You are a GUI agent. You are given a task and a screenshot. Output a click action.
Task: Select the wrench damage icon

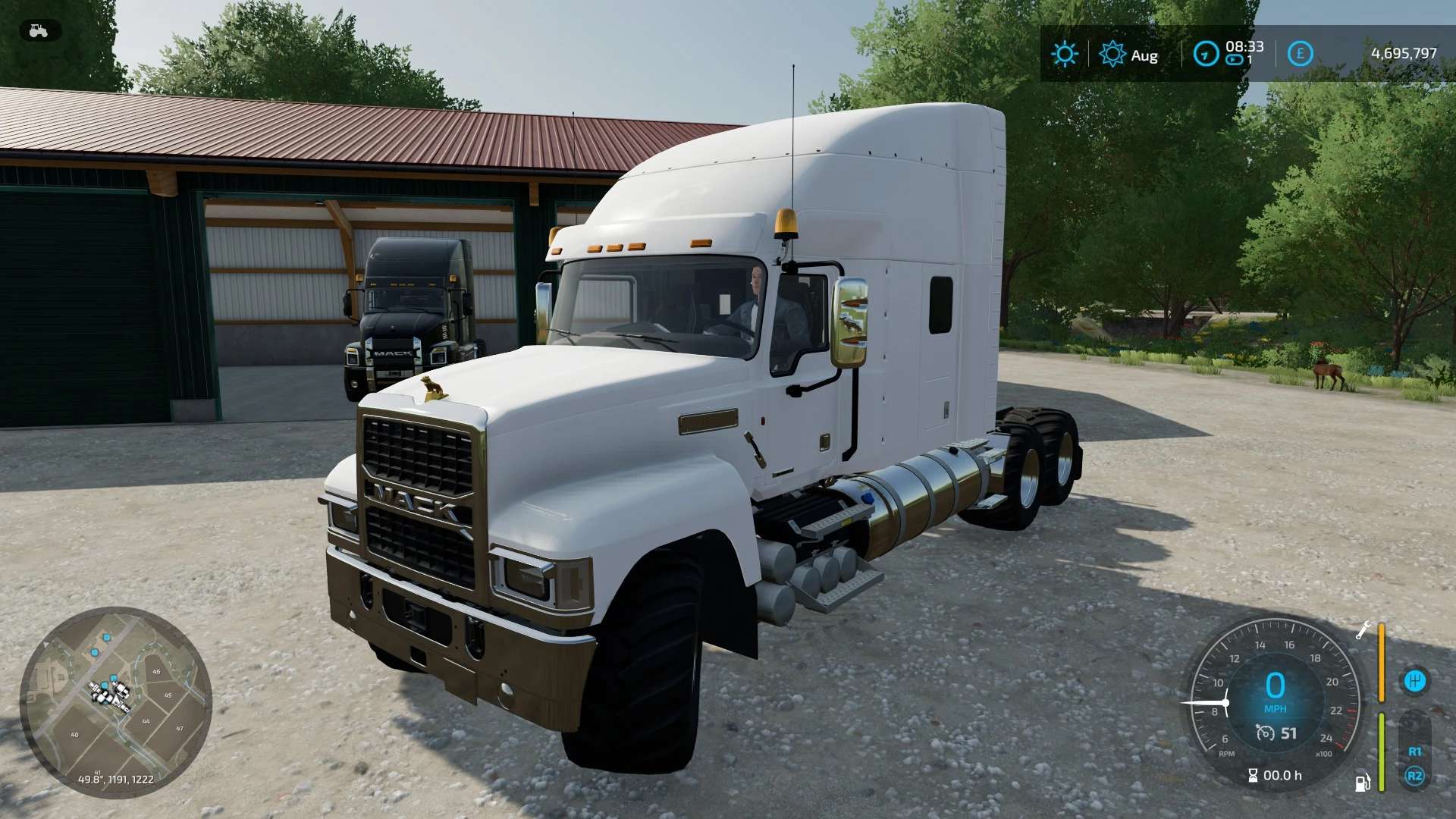coord(1363,630)
